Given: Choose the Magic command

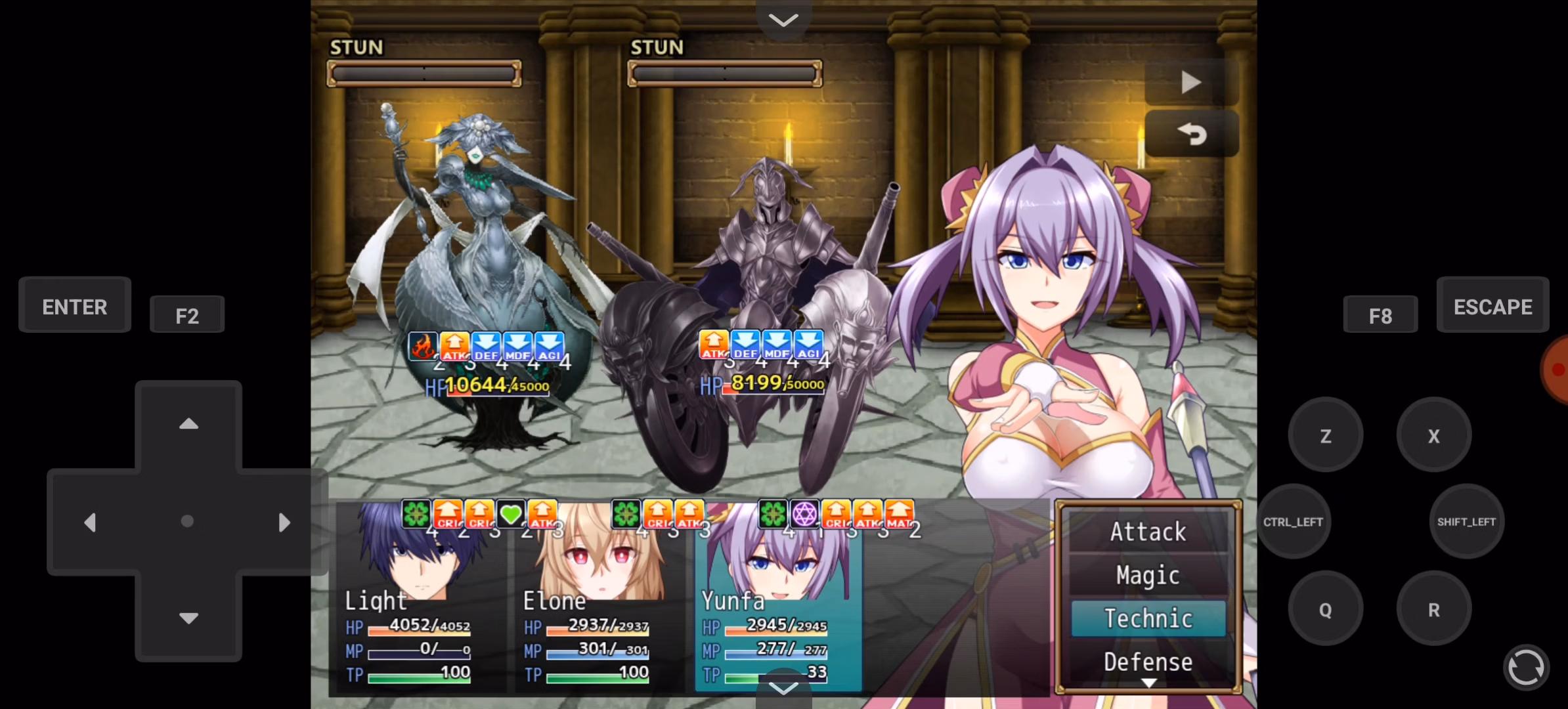Looking at the screenshot, I should pos(1148,575).
